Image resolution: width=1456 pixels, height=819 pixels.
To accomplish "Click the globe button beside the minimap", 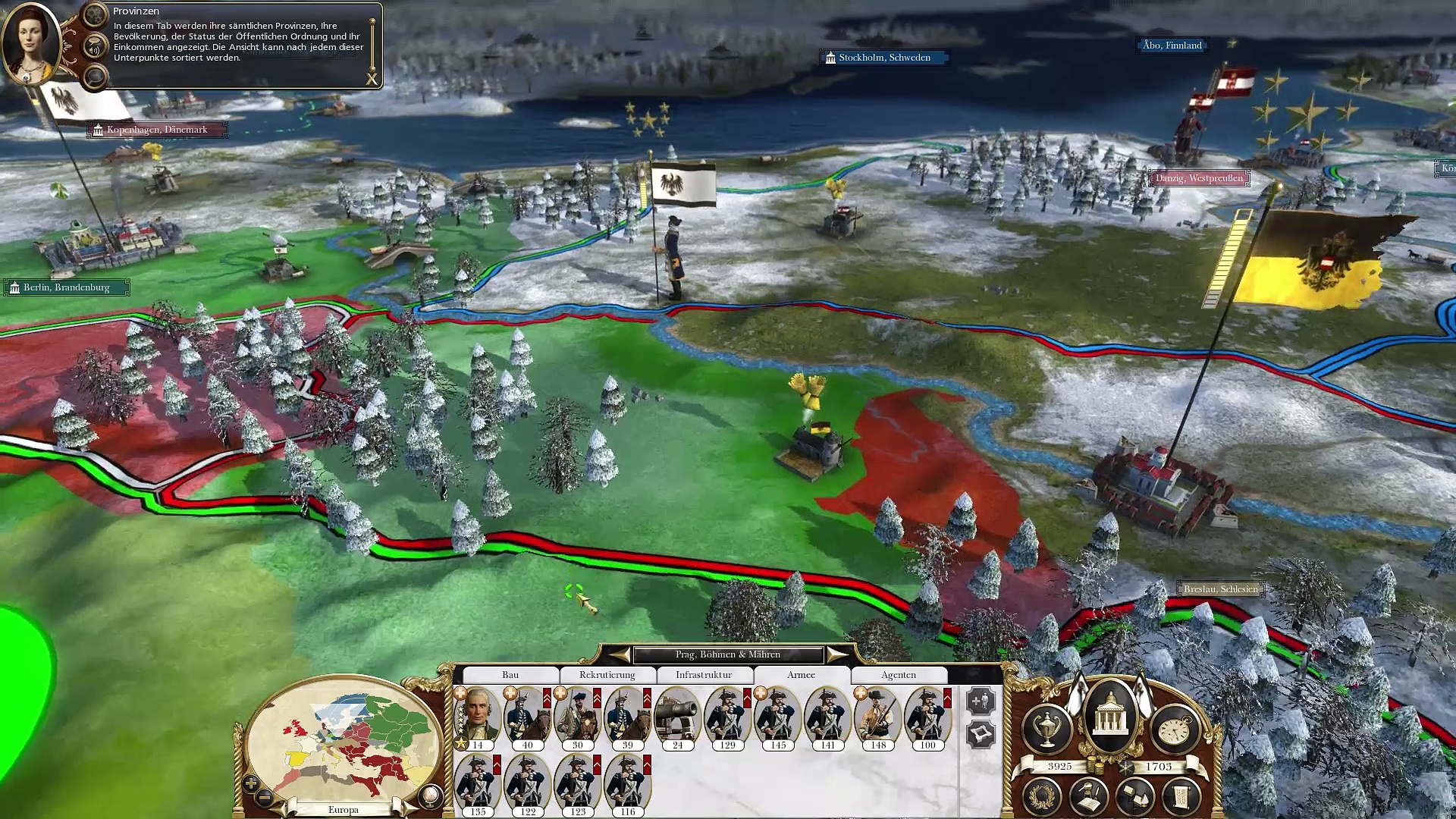I will 430,795.
